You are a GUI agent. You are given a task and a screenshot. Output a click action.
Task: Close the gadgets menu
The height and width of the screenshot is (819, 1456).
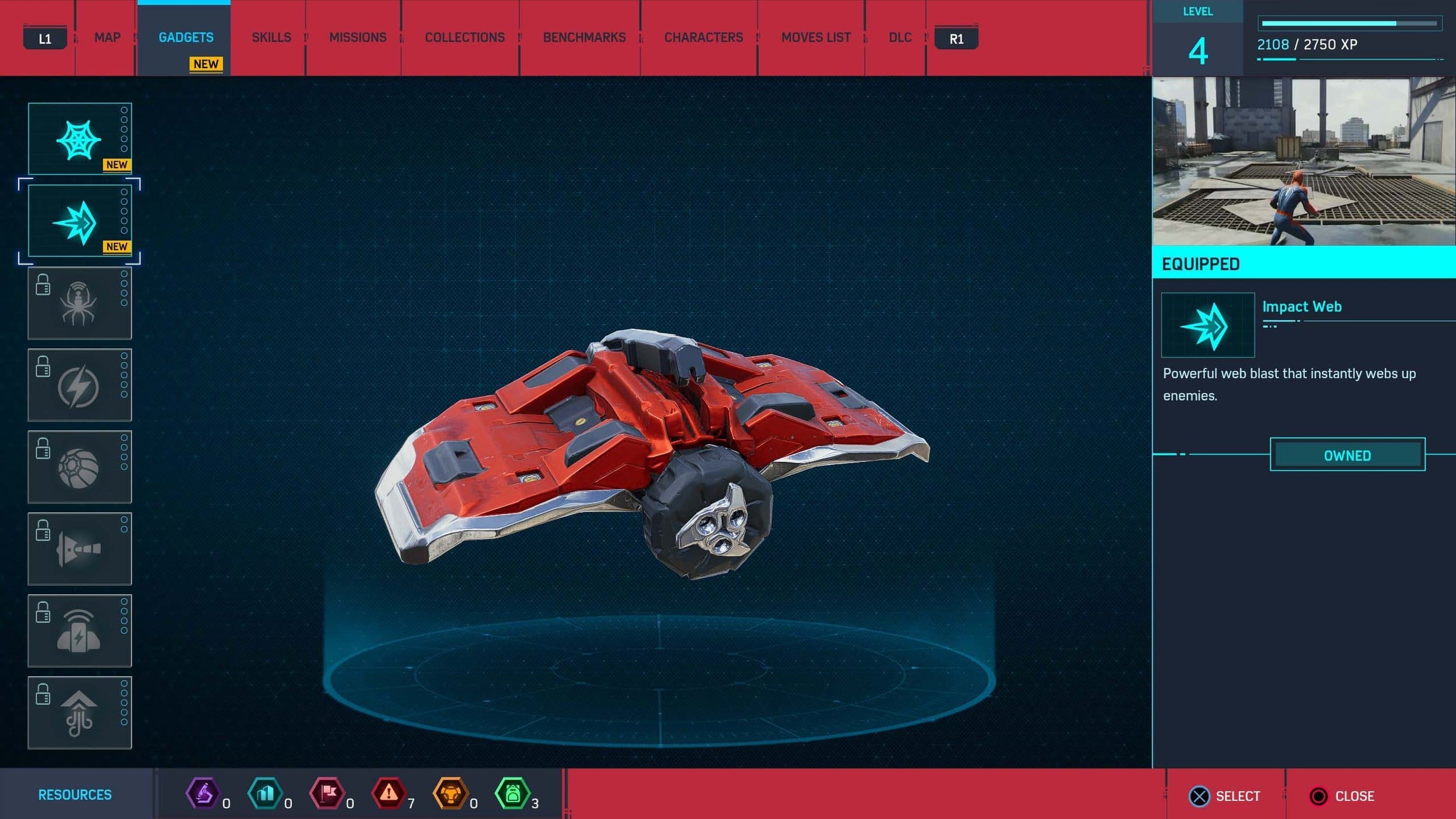(x=1342, y=796)
